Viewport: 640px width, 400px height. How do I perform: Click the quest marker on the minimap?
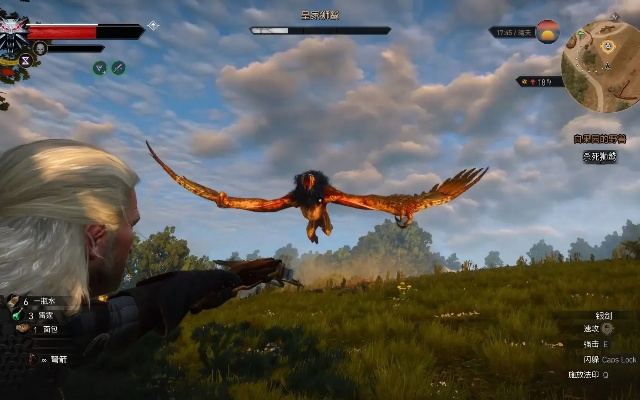point(609,46)
